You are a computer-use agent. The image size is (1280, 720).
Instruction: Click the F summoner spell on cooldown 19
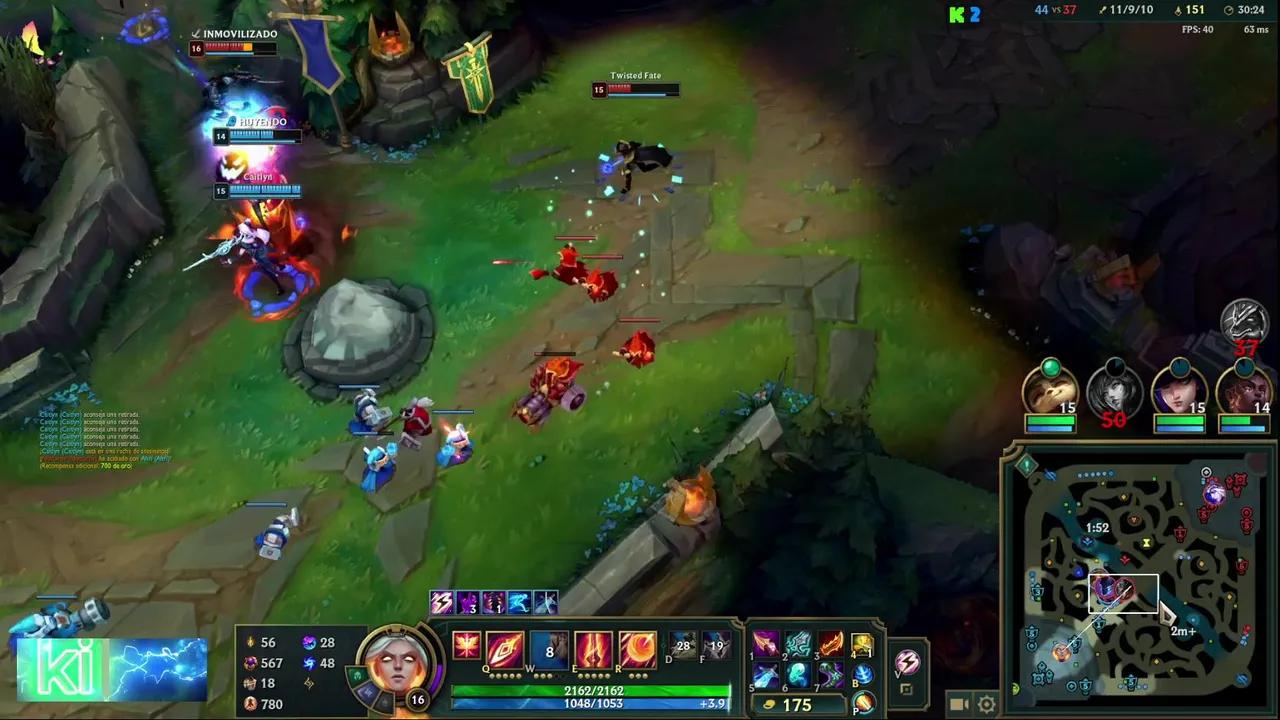(x=716, y=645)
